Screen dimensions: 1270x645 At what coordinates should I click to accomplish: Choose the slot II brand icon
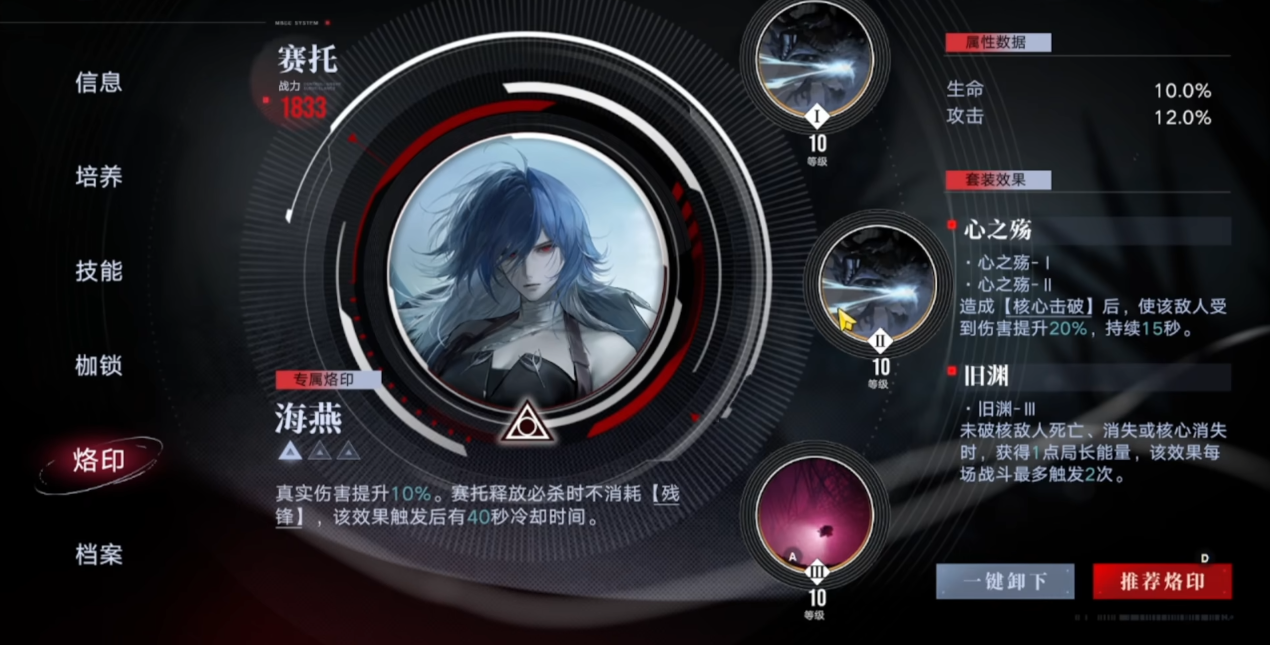(x=878, y=284)
